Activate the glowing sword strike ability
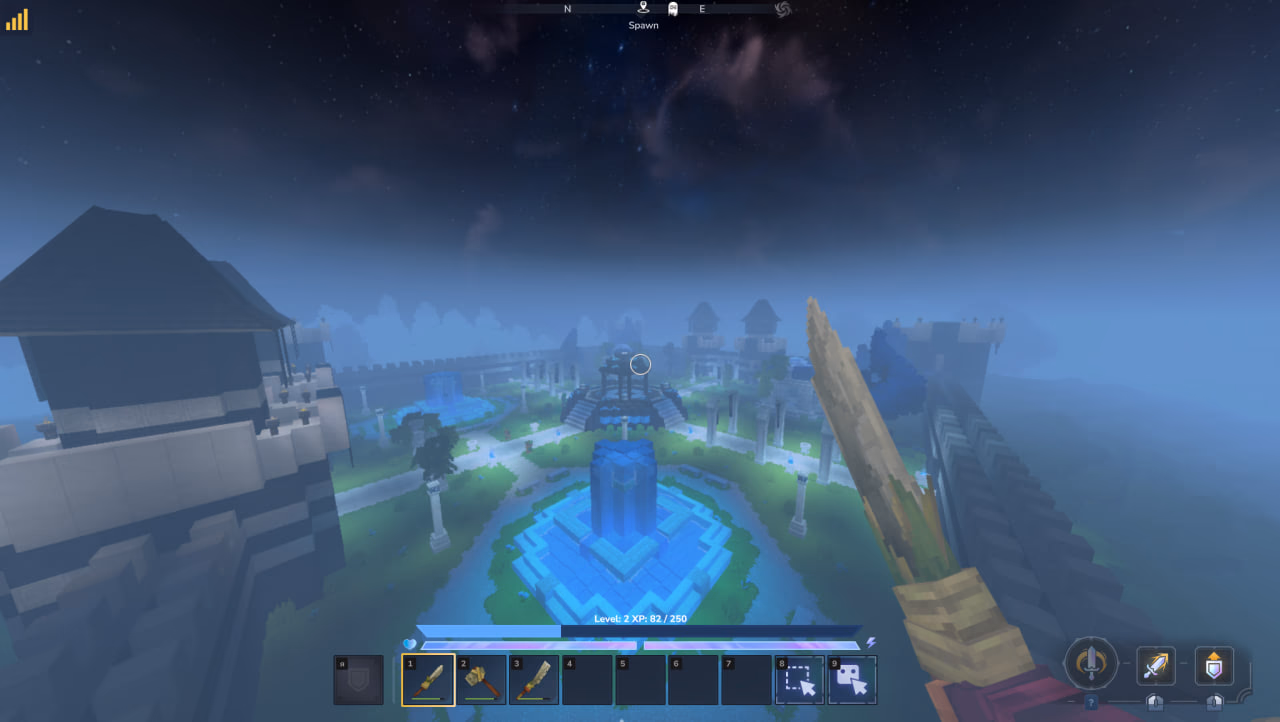The image size is (1280, 722). [1155, 665]
